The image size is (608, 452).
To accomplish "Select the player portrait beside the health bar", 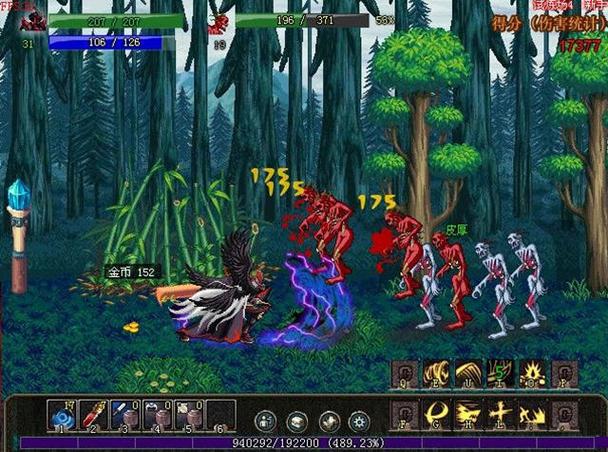I will click(25, 22).
